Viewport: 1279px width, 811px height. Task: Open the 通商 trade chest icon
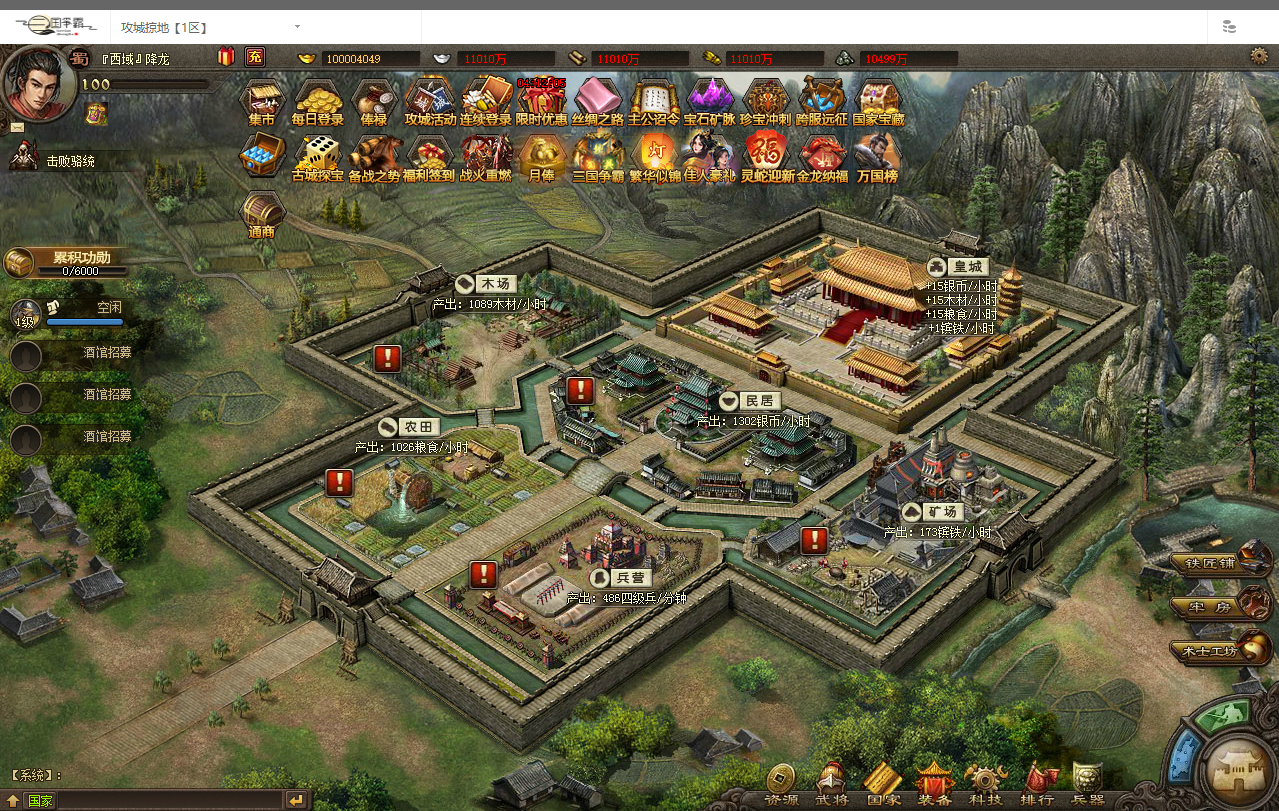coord(263,212)
